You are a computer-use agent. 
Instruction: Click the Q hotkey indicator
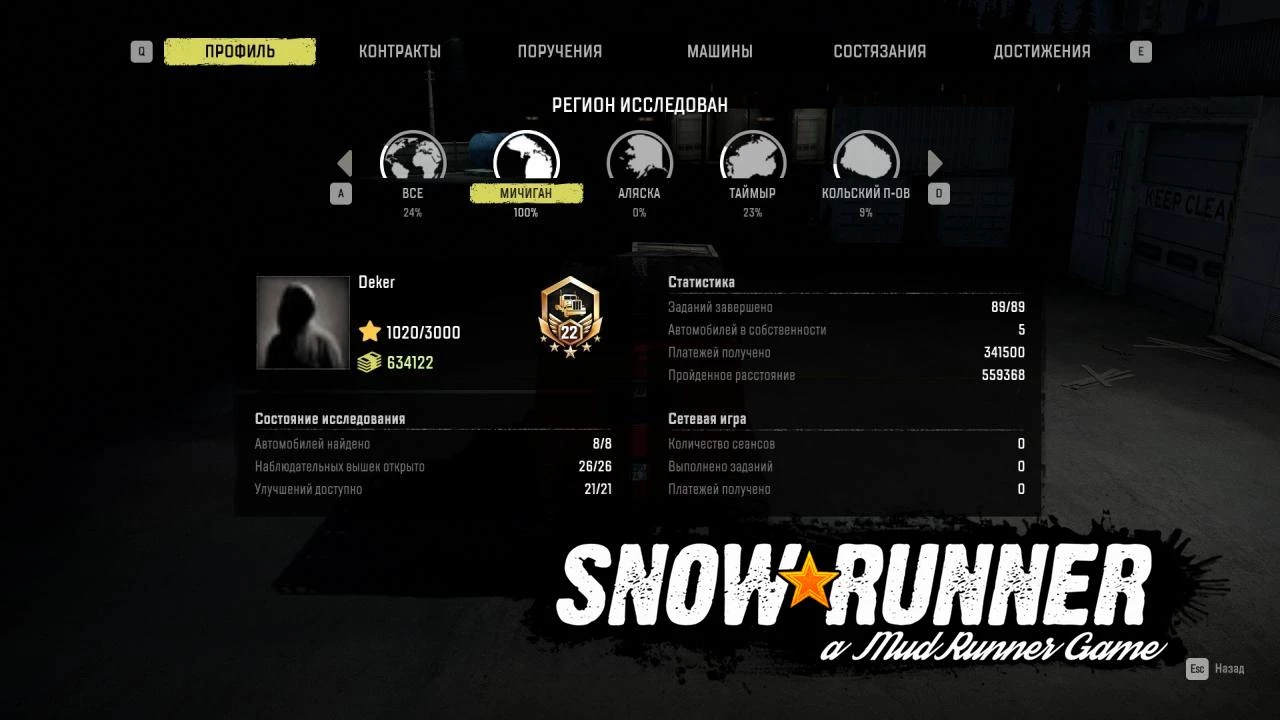point(141,51)
